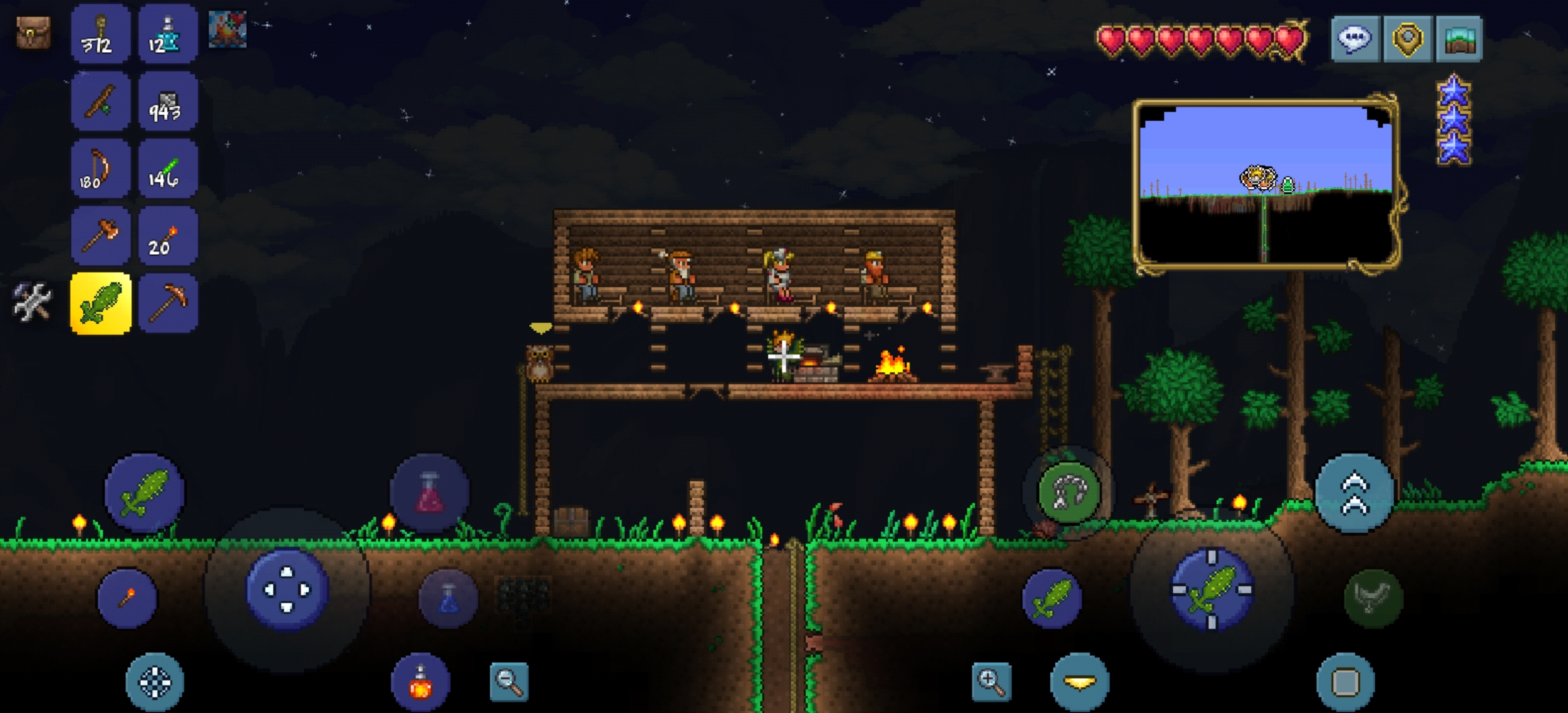Screen dimensions: 1568x713
Task: Select the copper pickaxe hotbar slot
Action: (168, 304)
